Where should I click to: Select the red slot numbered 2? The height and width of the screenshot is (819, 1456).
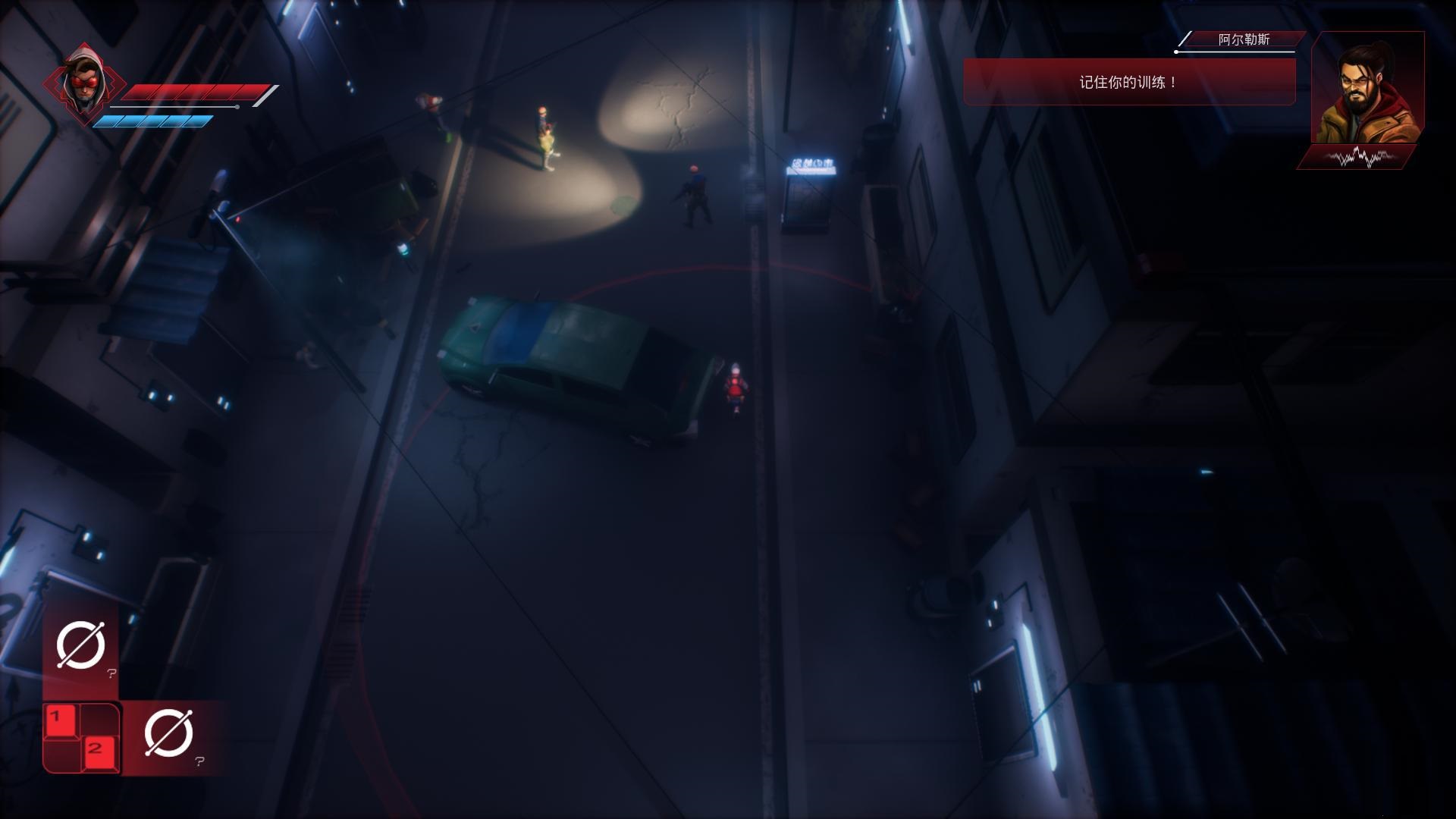[99, 753]
